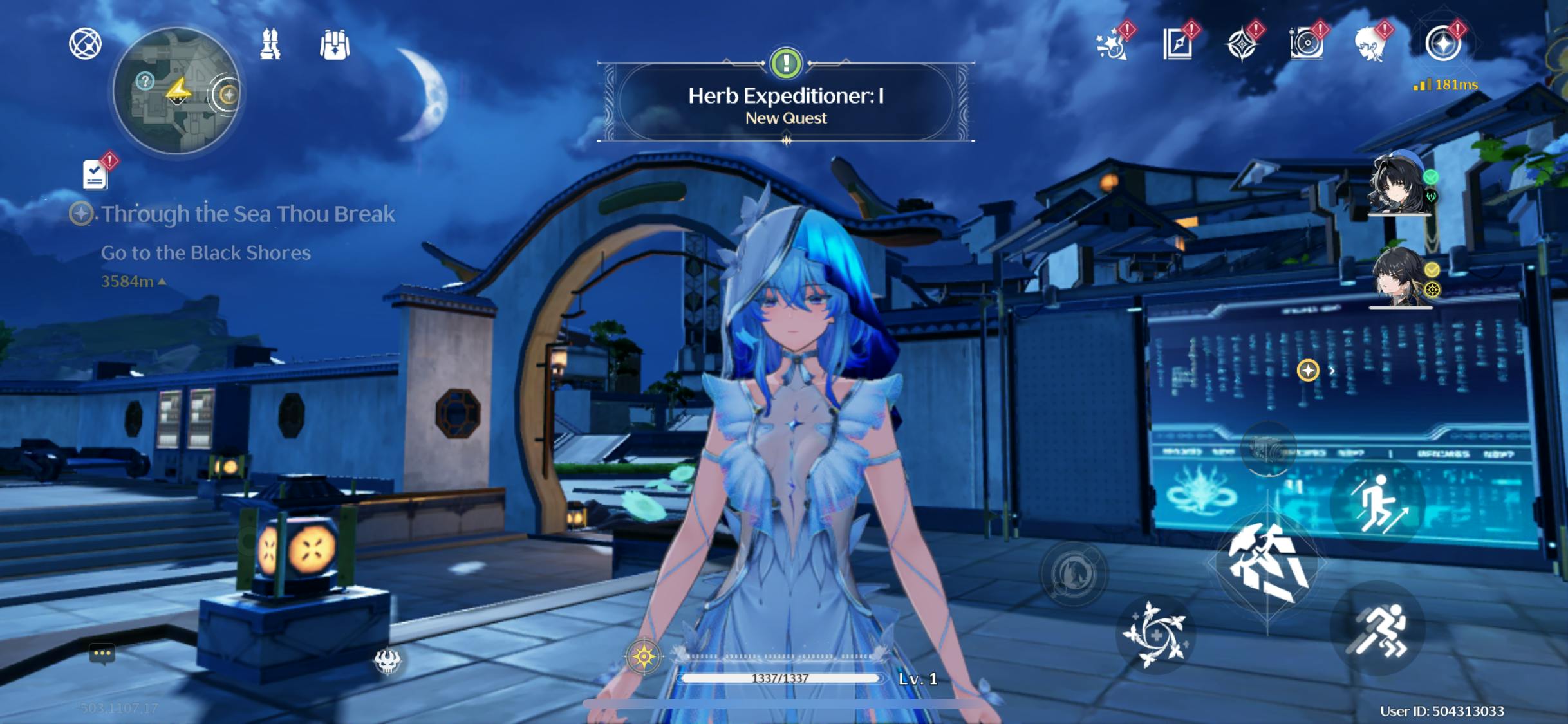Tap the jump button with upward arrows
Viewport: 1568px width, 724px height.
tap(1377, 505)
